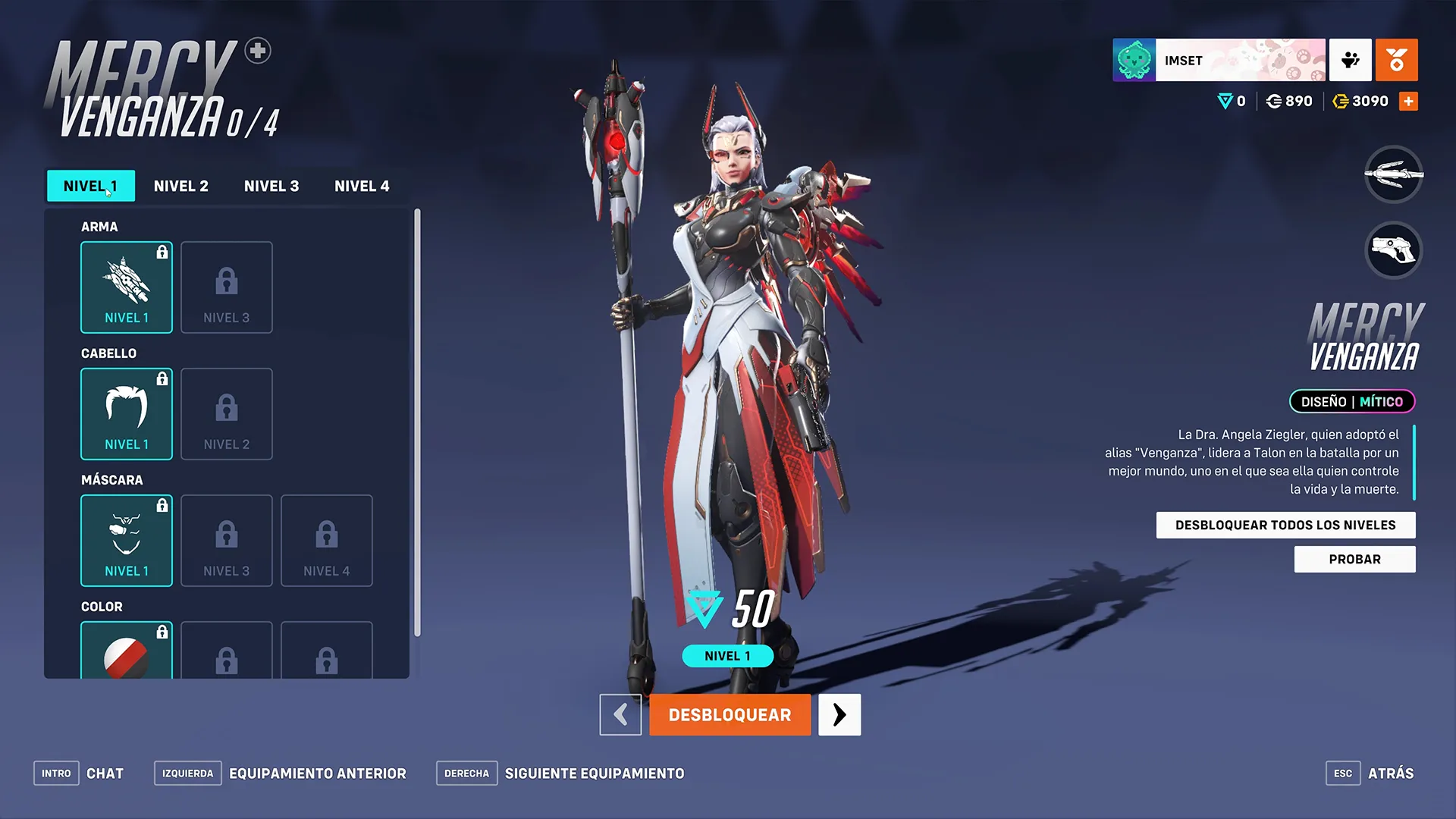
Task: Select the red and white color swatch
Action: pyautogui.click(x=127, y=654)
